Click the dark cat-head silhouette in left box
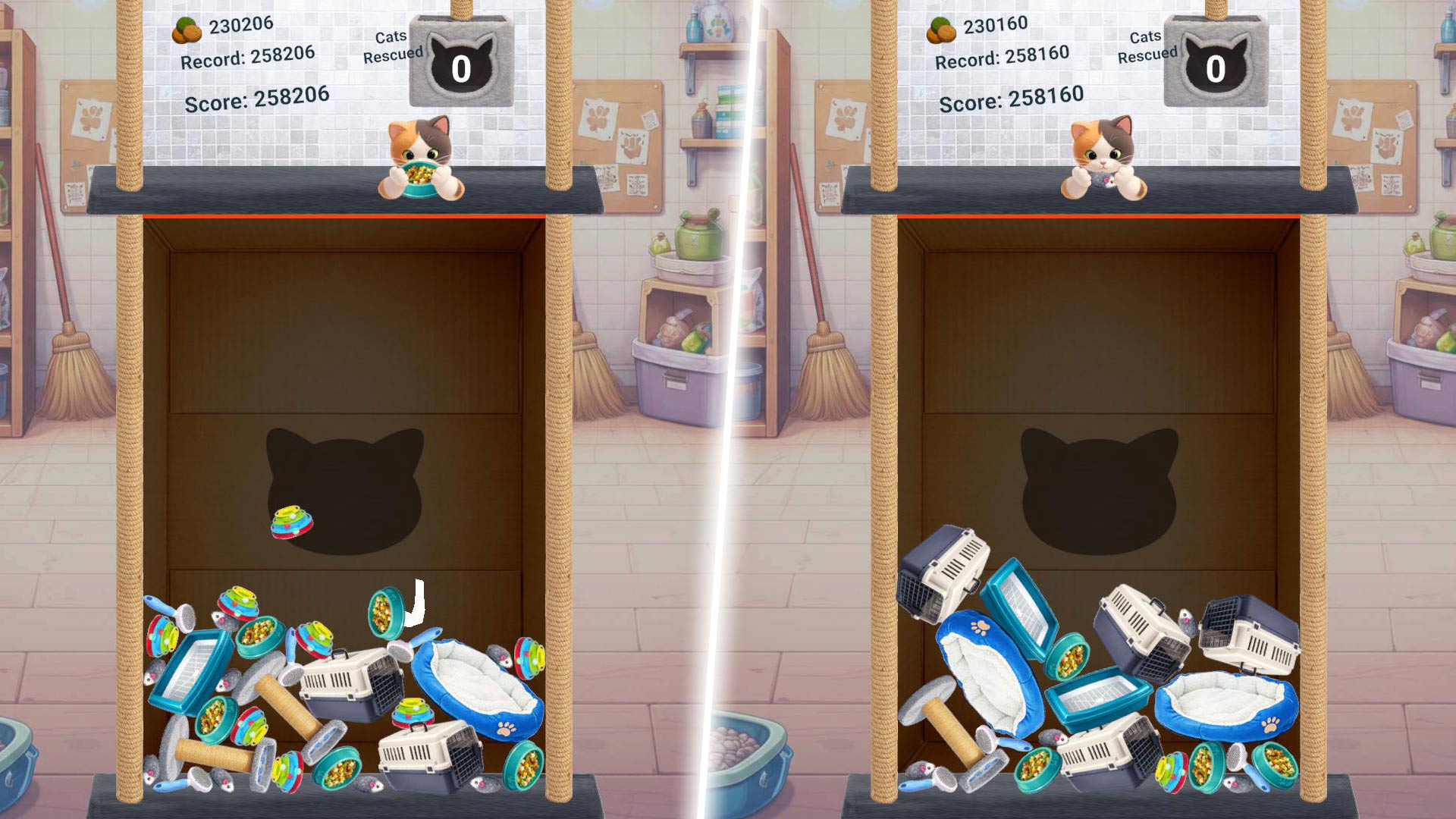Viewport: 1456px width, 819px height. (345, 482)
